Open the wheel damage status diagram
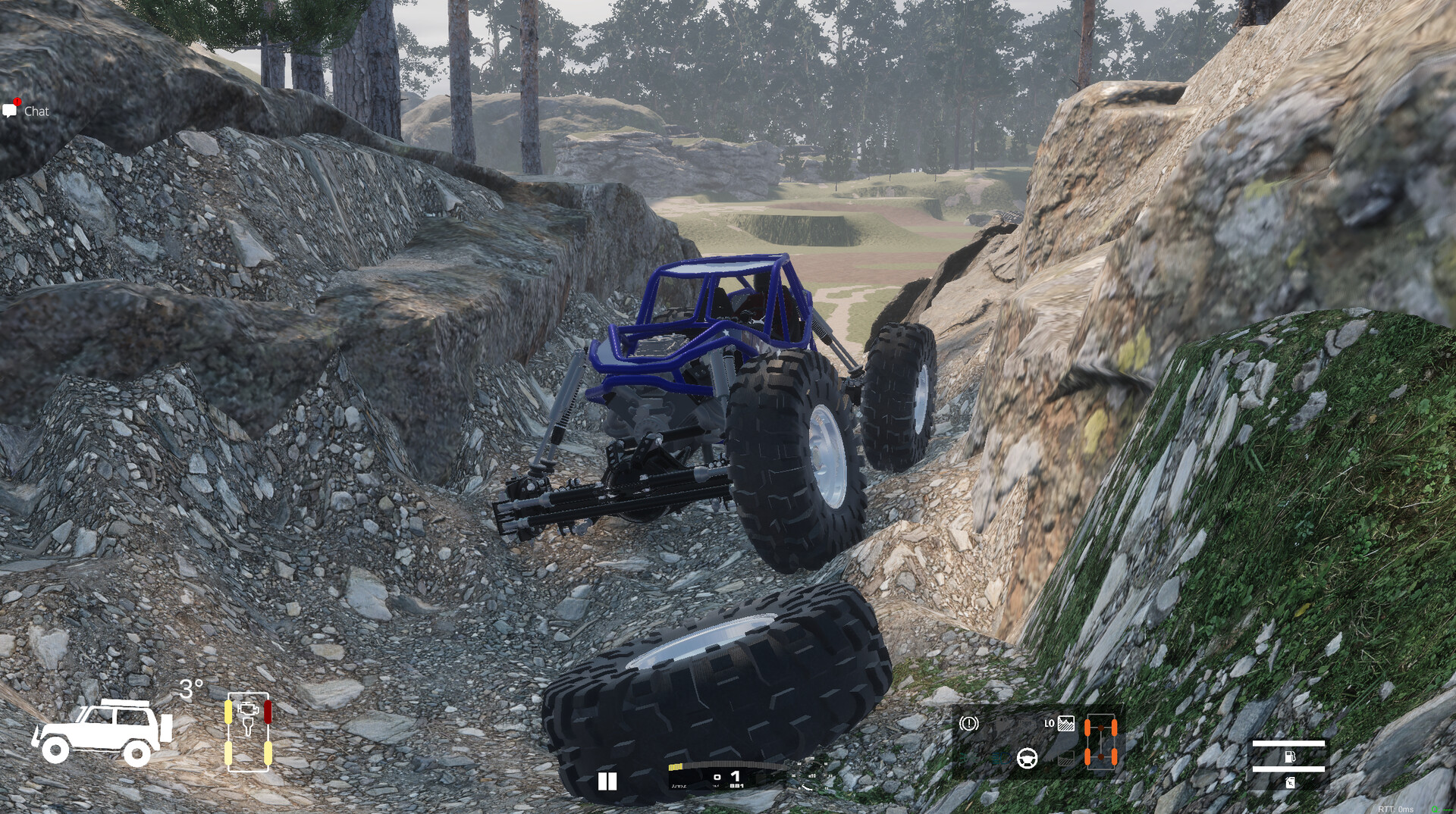Screen dimensions: 1456x814 pyautogui.click(x=248, y=731)
